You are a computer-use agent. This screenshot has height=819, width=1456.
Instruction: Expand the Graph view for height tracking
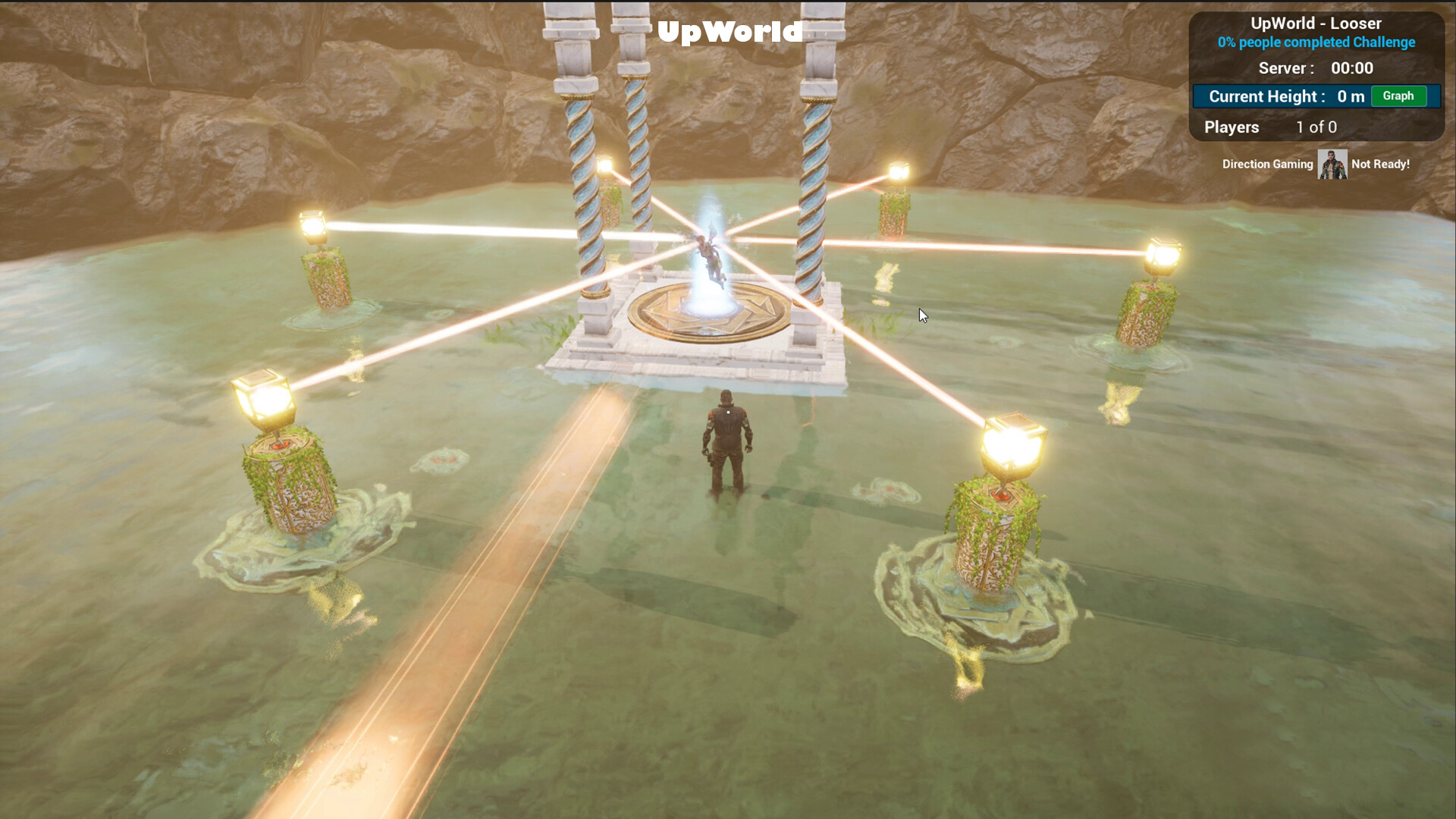pos(1399,96)
